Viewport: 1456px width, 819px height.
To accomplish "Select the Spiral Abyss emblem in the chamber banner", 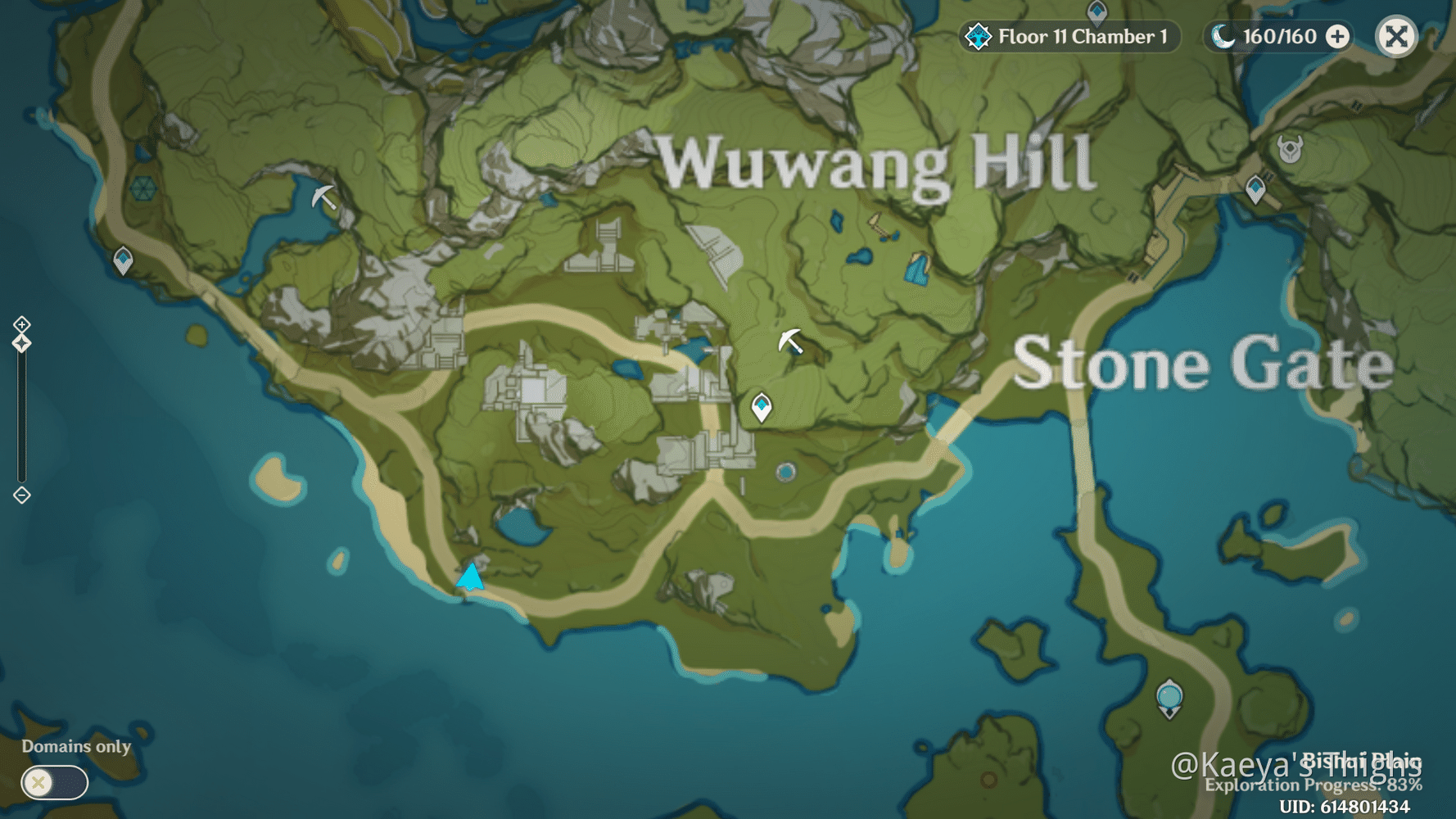I will click(978, 36).
